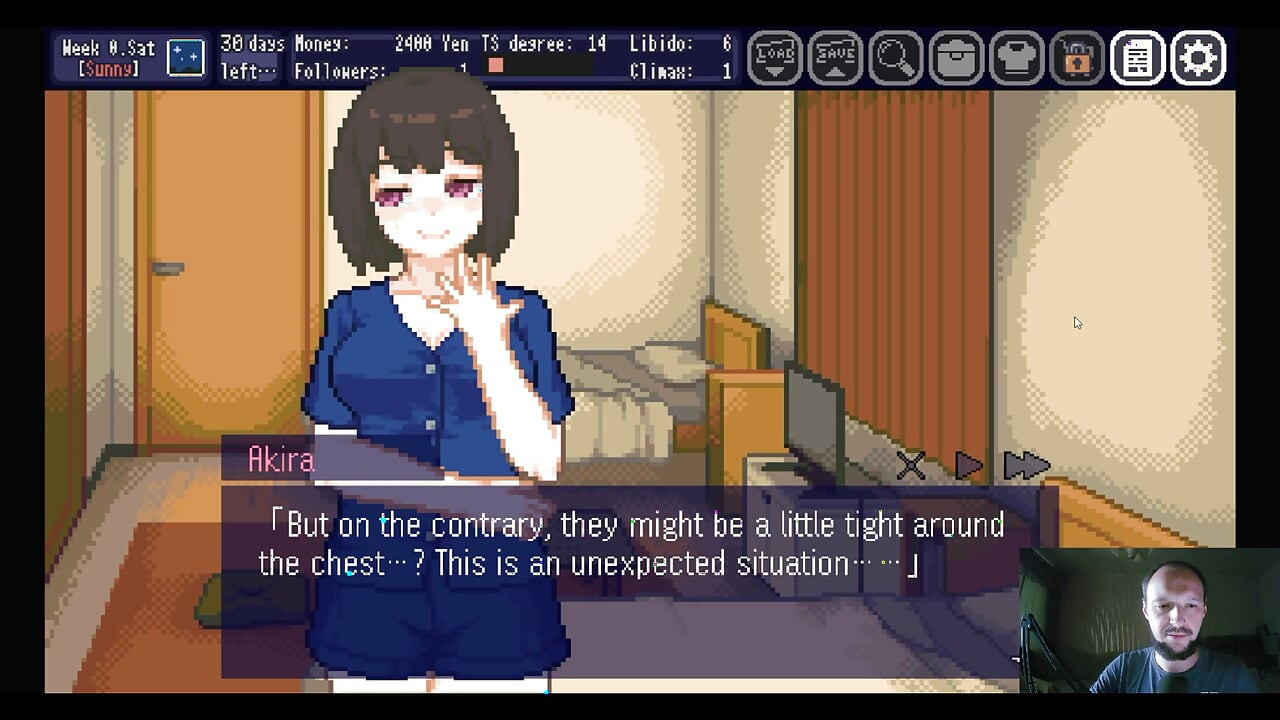The width and height of the screenshot is (1280, 720).
Task: Open the shirt clothing menu
Action: (x=1016, y=58)
